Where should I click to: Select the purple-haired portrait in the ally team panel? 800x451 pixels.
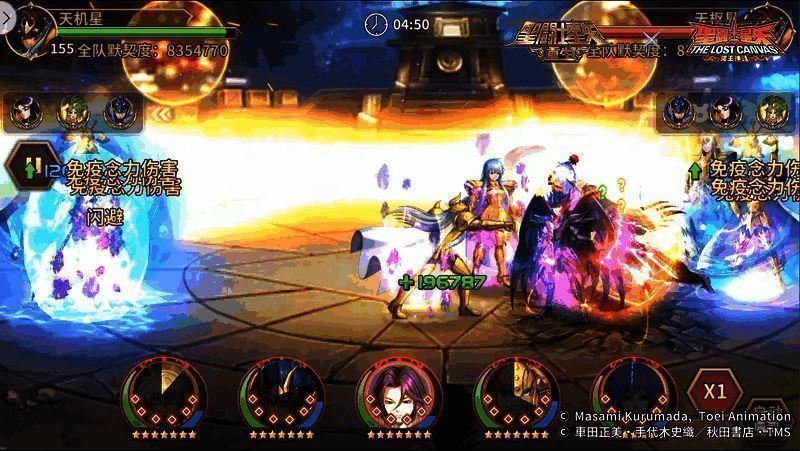pos(25,112)
